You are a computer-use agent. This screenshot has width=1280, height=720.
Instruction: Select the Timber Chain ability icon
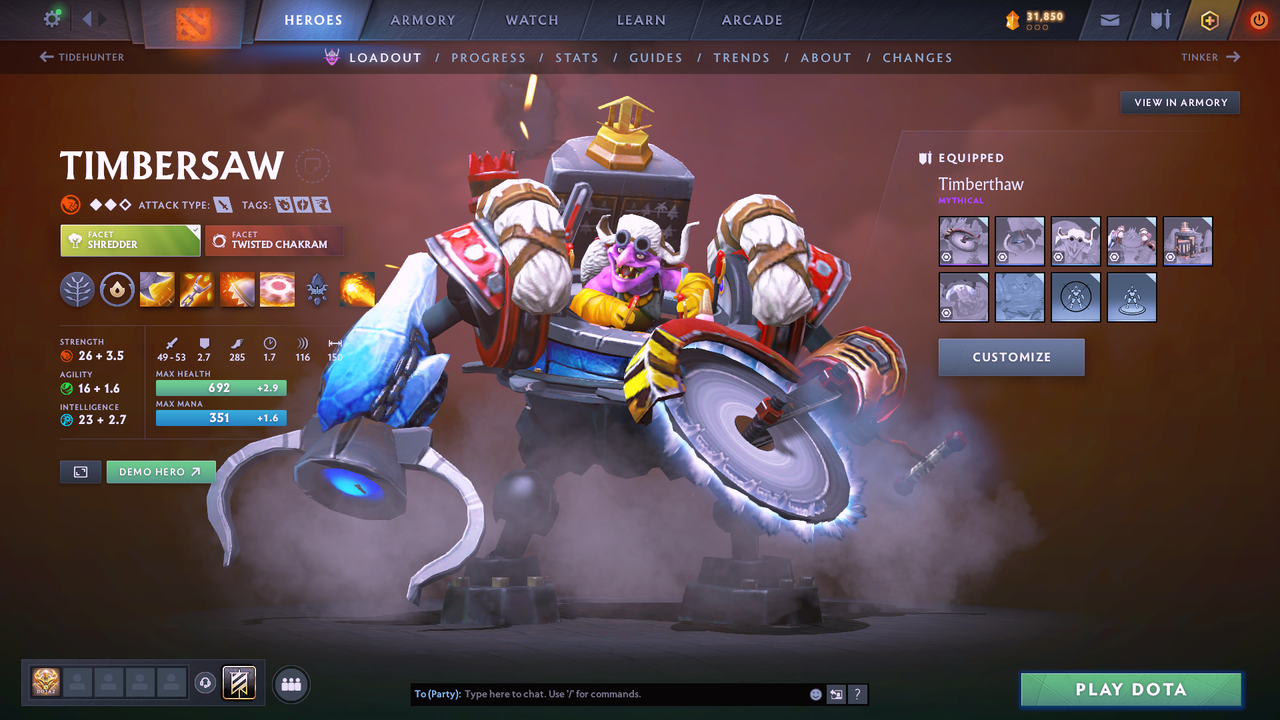[x=197, y=290]
